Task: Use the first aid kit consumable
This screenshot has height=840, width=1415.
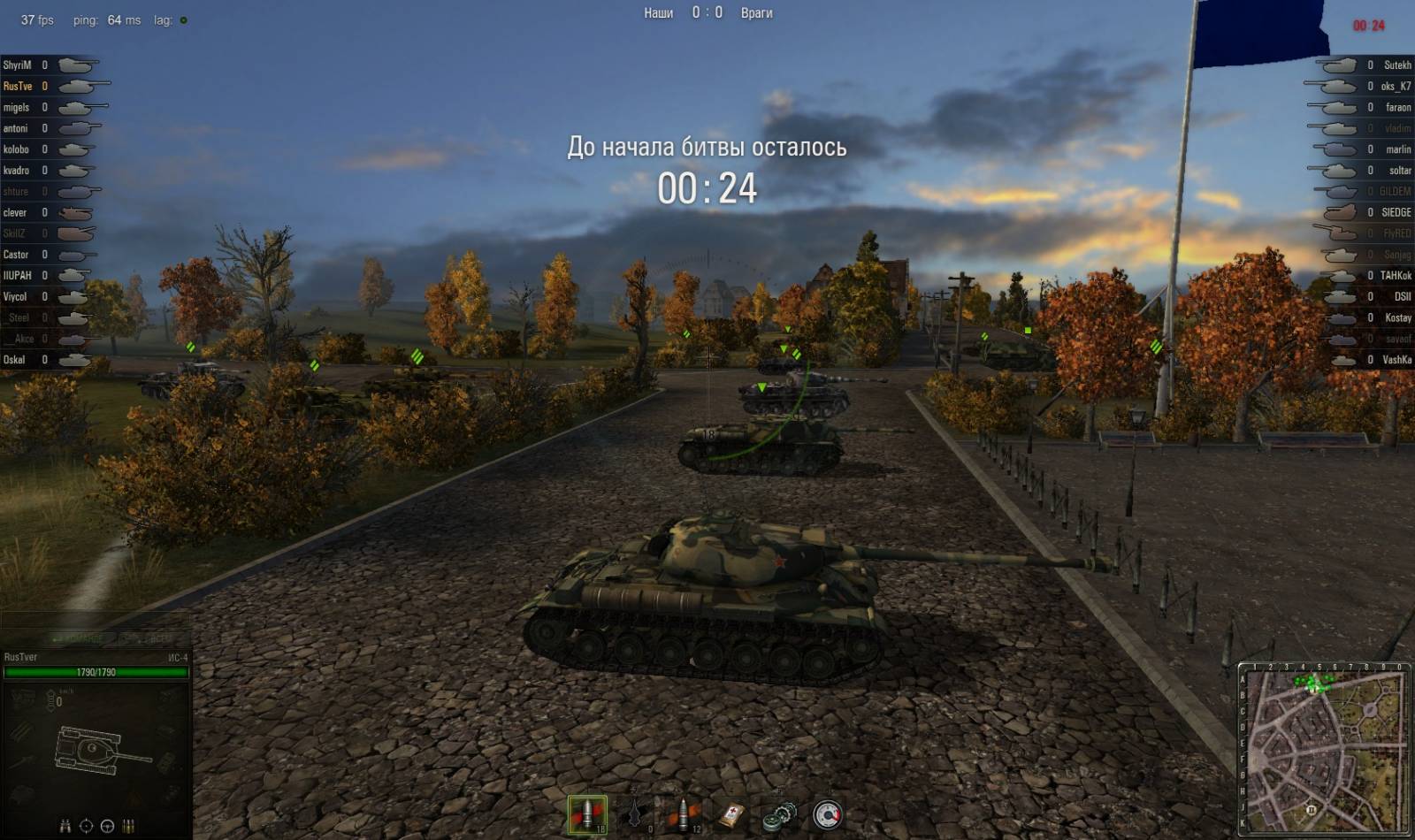Action: pos(731,814)
